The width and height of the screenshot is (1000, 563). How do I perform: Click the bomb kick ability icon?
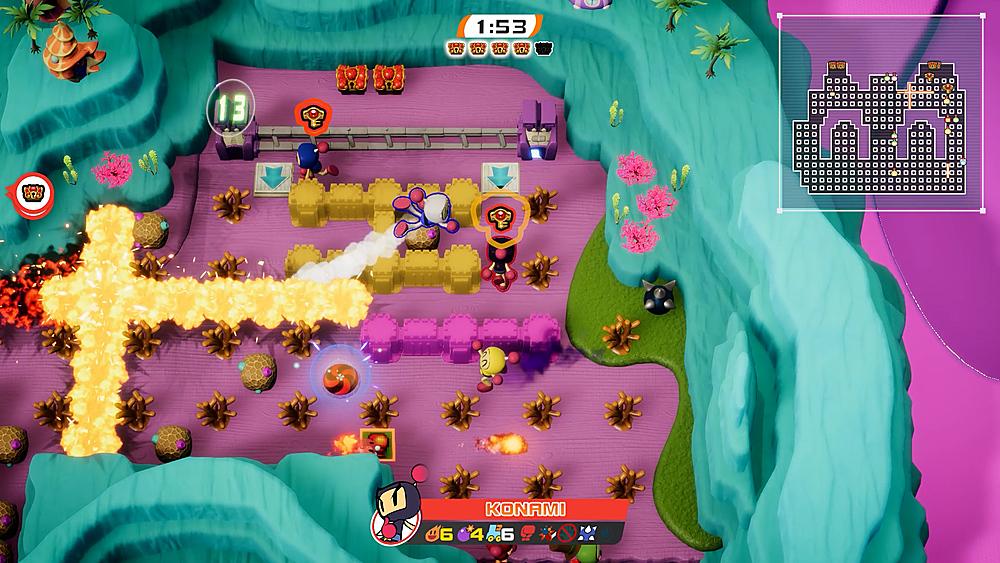[549, 532]
